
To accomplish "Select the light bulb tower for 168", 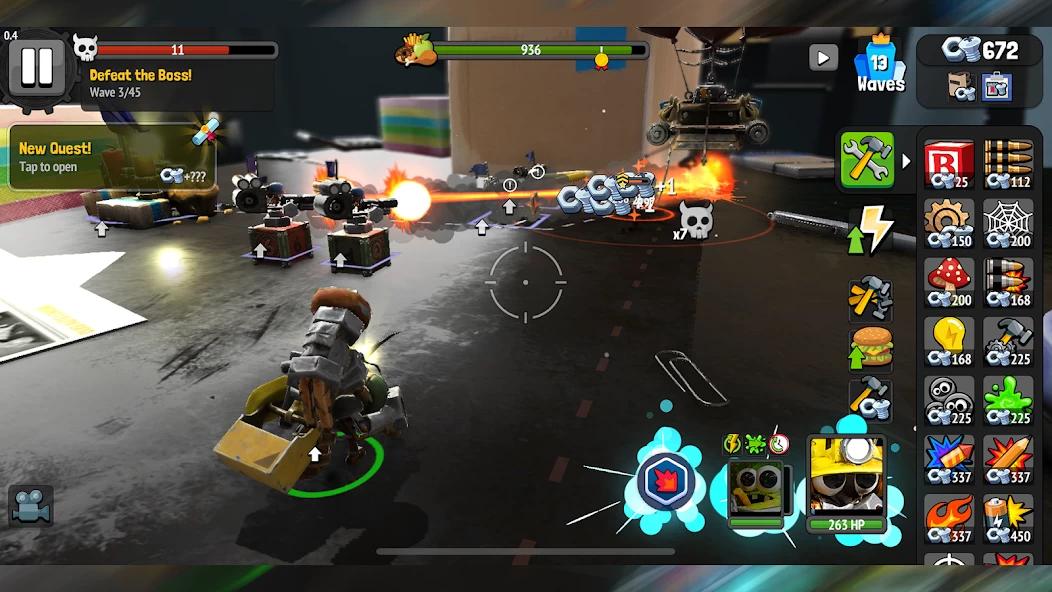I will (948, 341).
